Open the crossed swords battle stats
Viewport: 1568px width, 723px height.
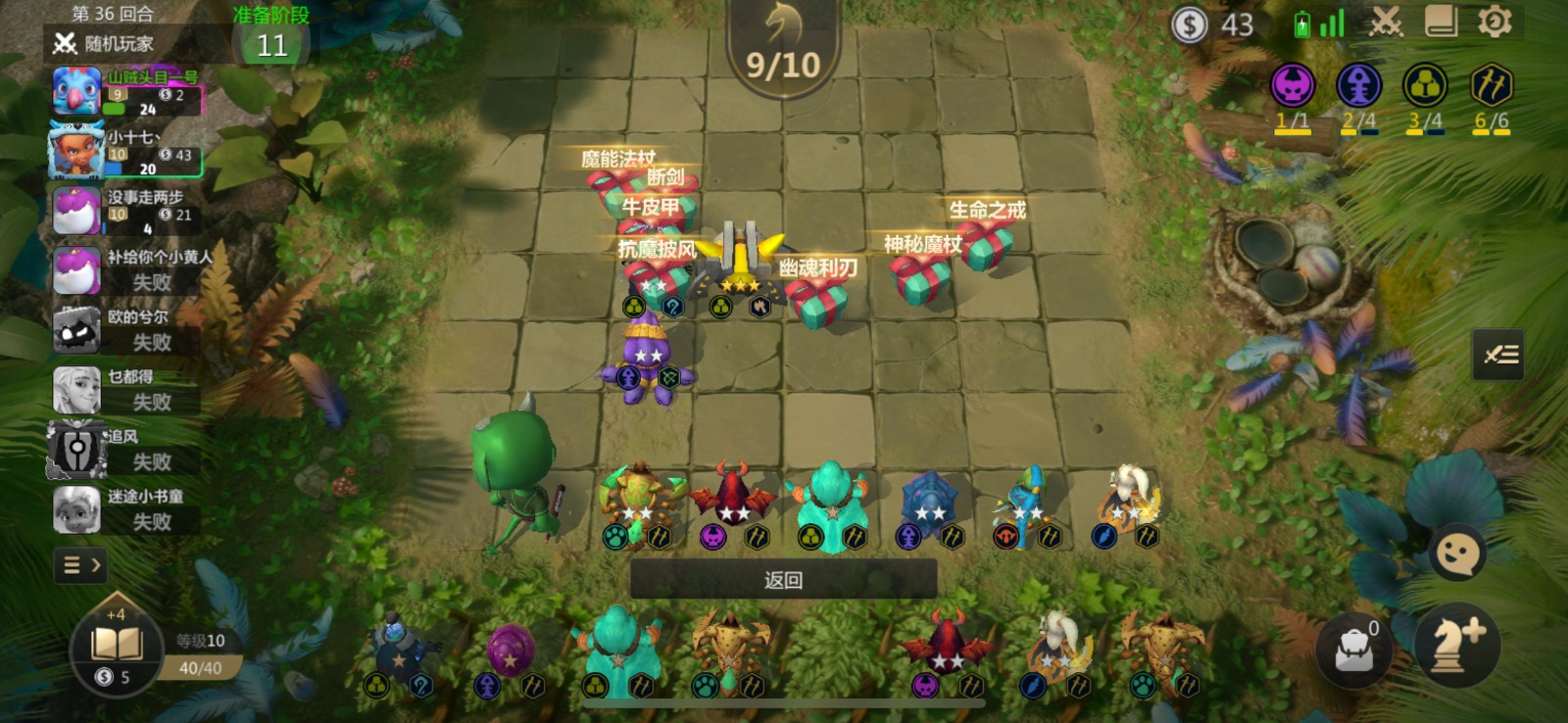tap(1386, 22)
